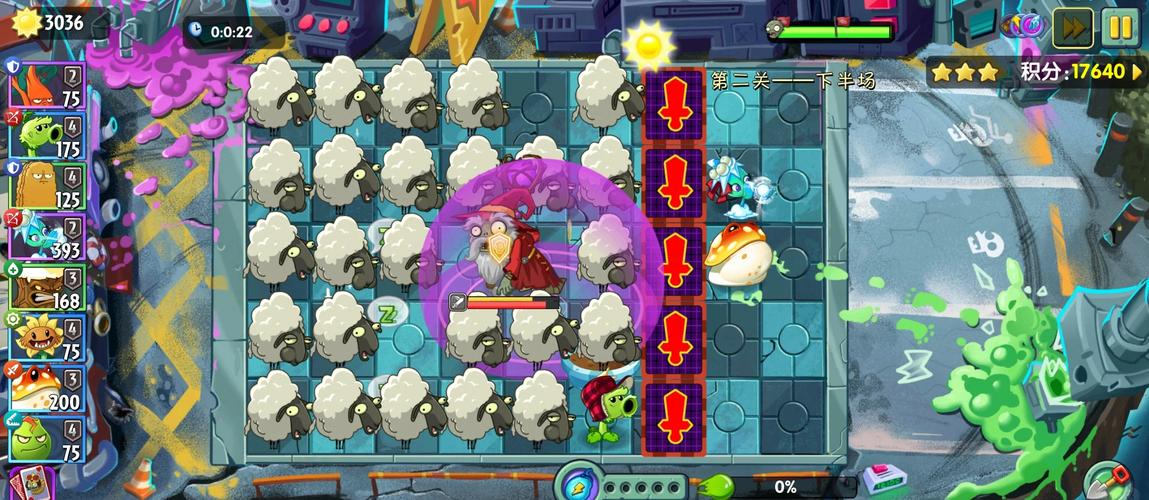Collect the falling sun
This screenshot has width=1149, height=500.
[648, 44]
